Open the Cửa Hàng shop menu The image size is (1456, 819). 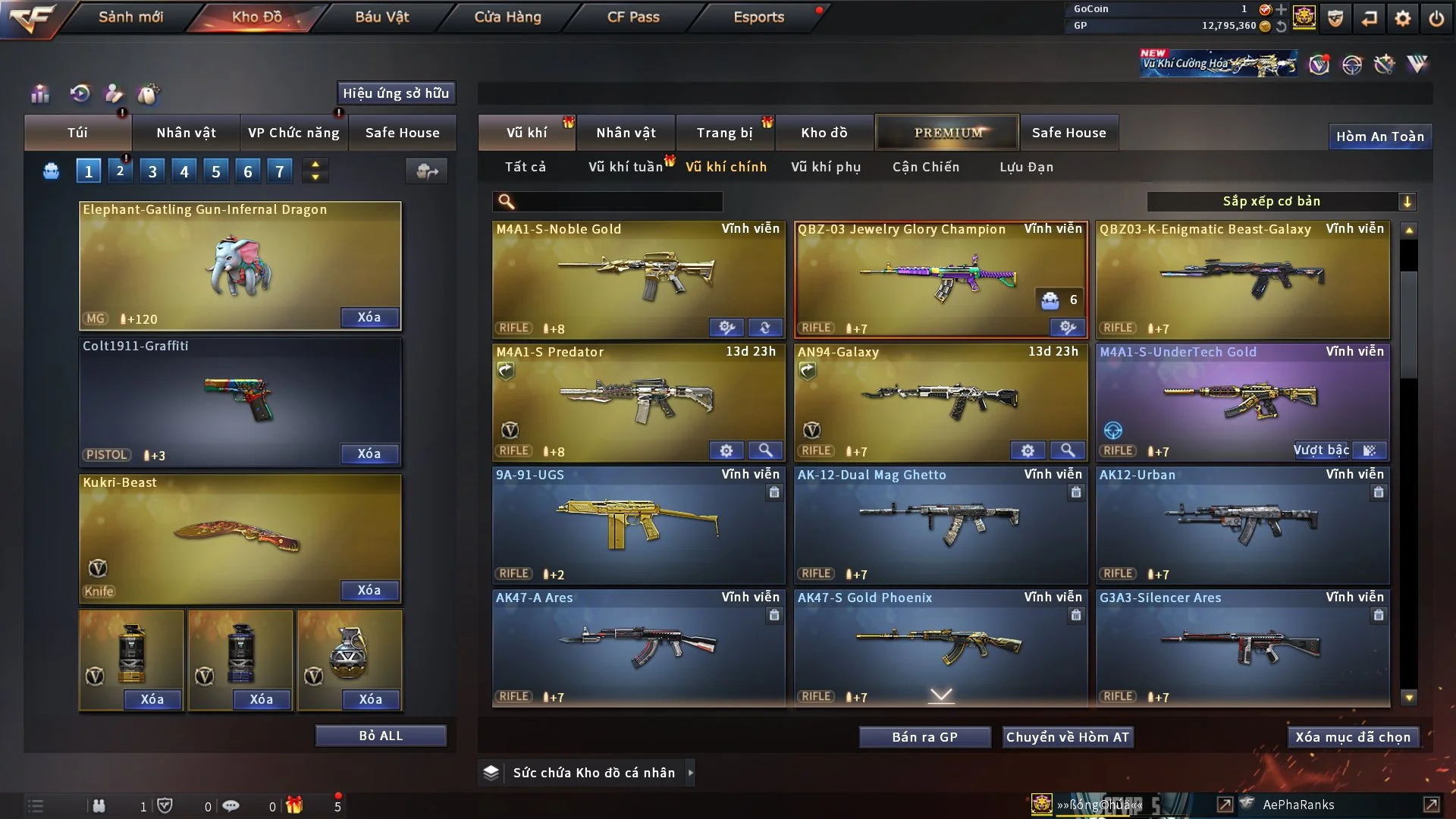click(x=507, y=17)
